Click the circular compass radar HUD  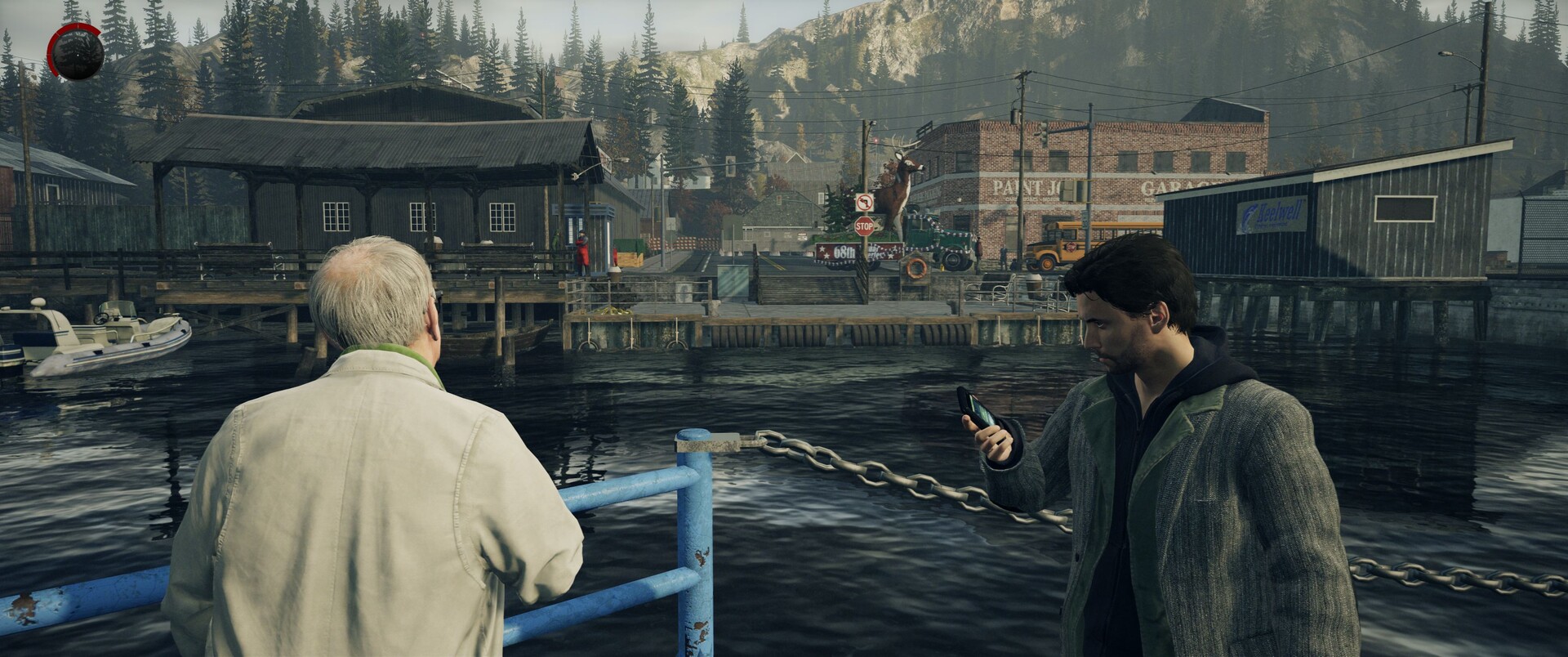point(76,54)
